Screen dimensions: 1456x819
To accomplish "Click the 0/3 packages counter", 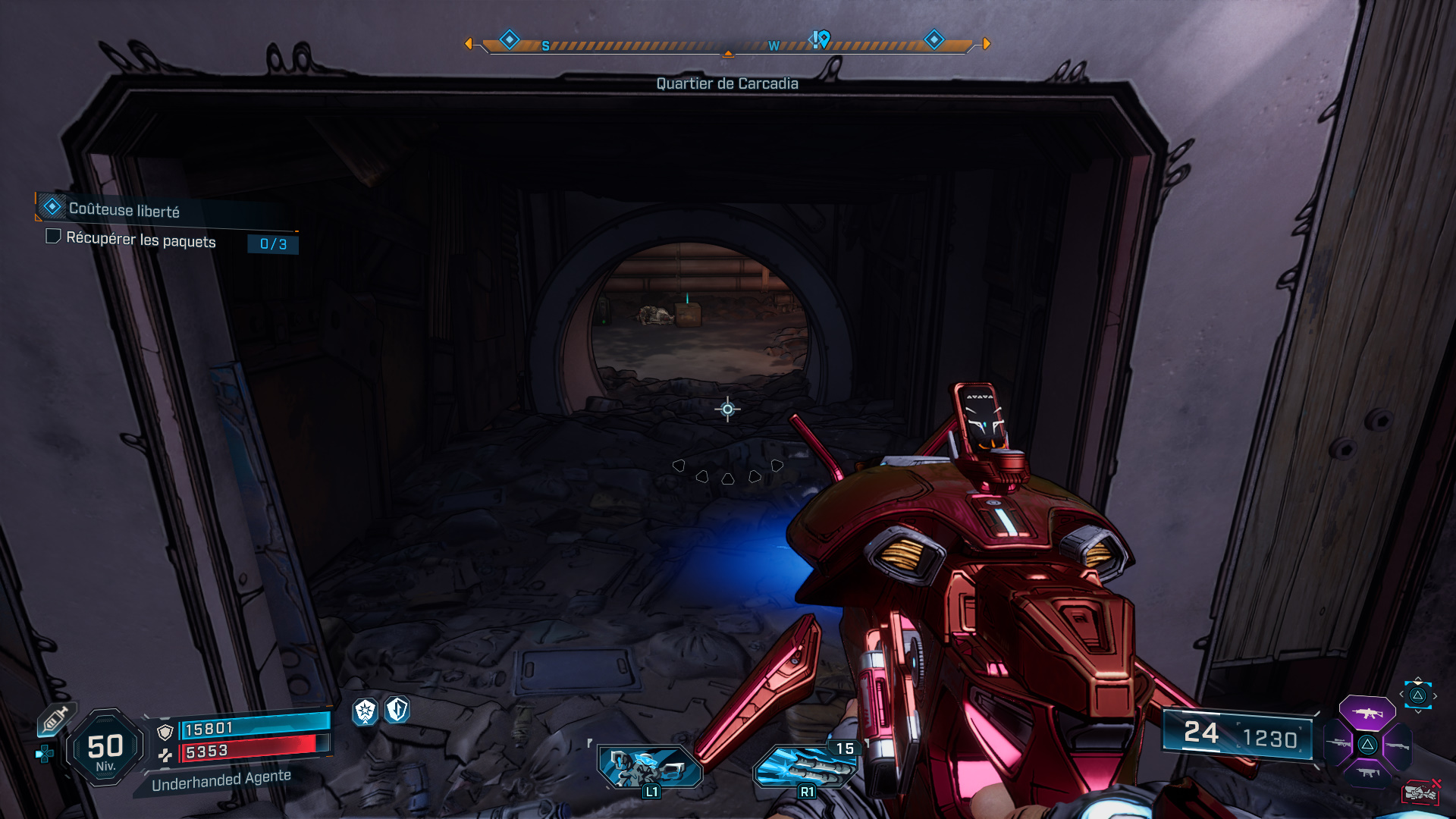I will (x=271, y=244).
